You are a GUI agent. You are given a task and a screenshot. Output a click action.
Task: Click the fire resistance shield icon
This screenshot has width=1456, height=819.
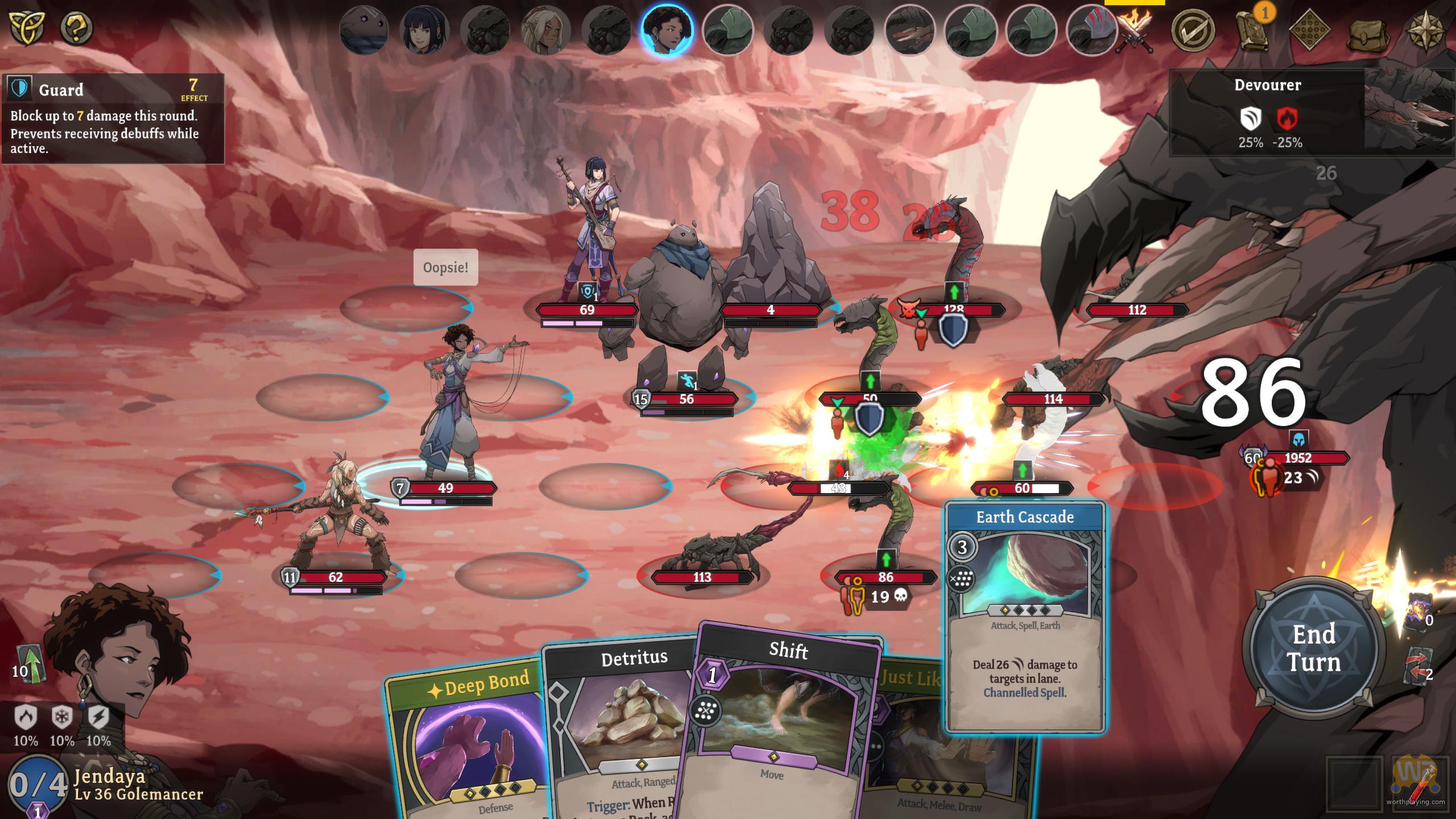click(26, 718)
